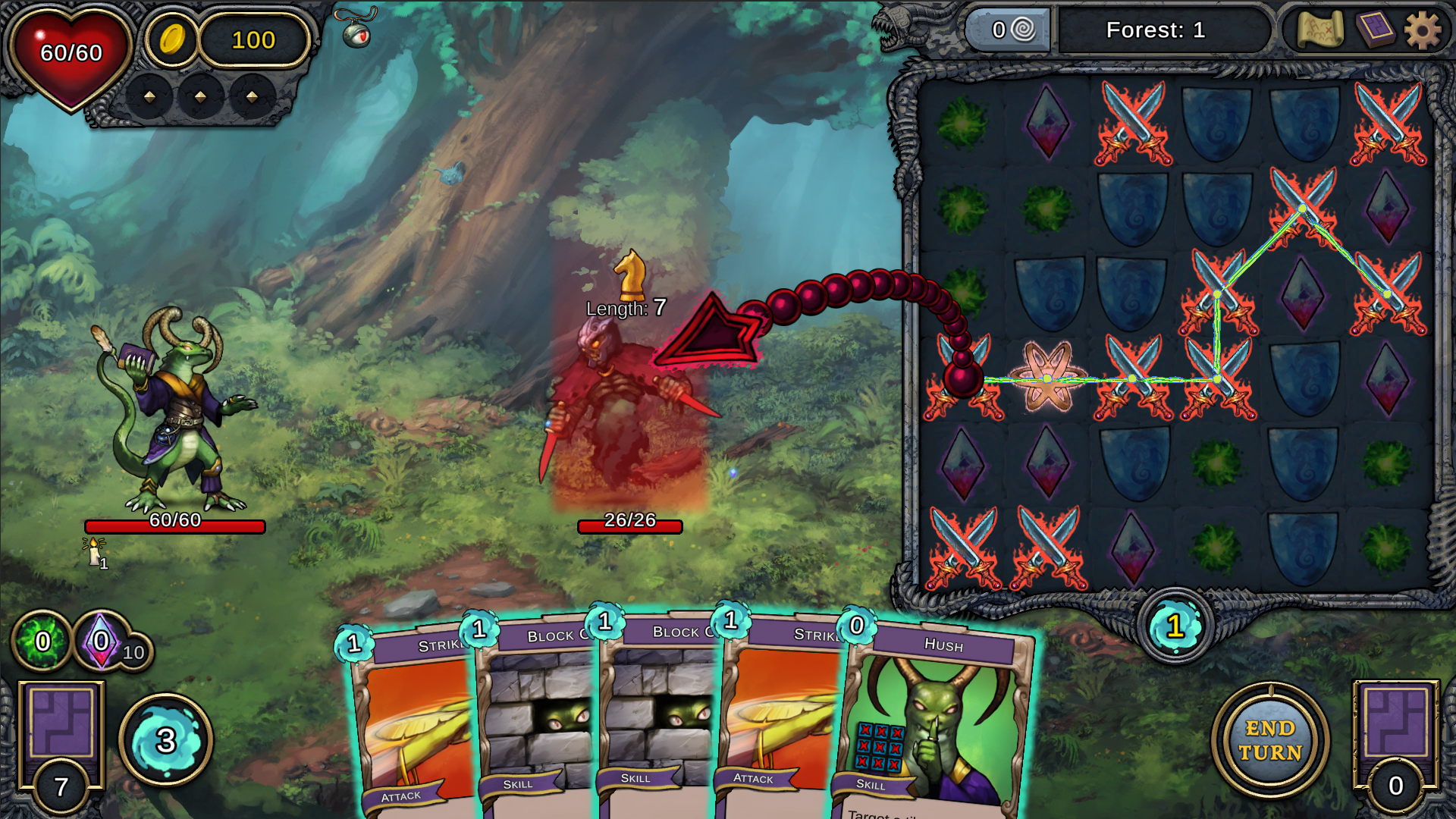This screenshot has height=819, width=1456.
Task: Click the enemy knight intent icon
Action: pos(630,275)
